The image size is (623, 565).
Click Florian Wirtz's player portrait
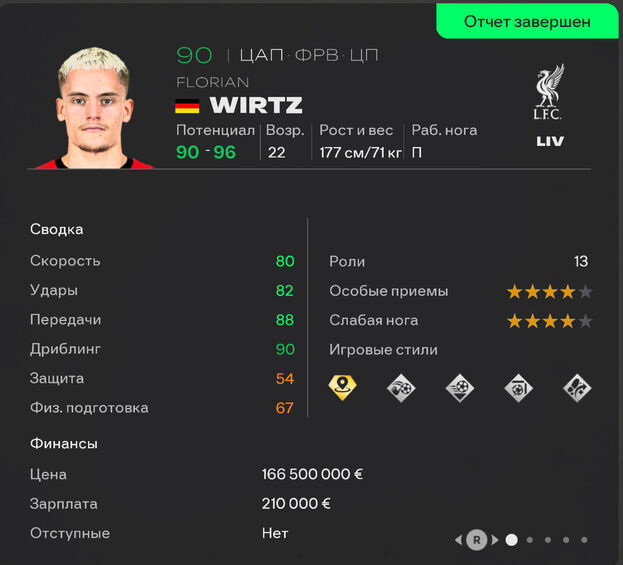tap(96, 108)
